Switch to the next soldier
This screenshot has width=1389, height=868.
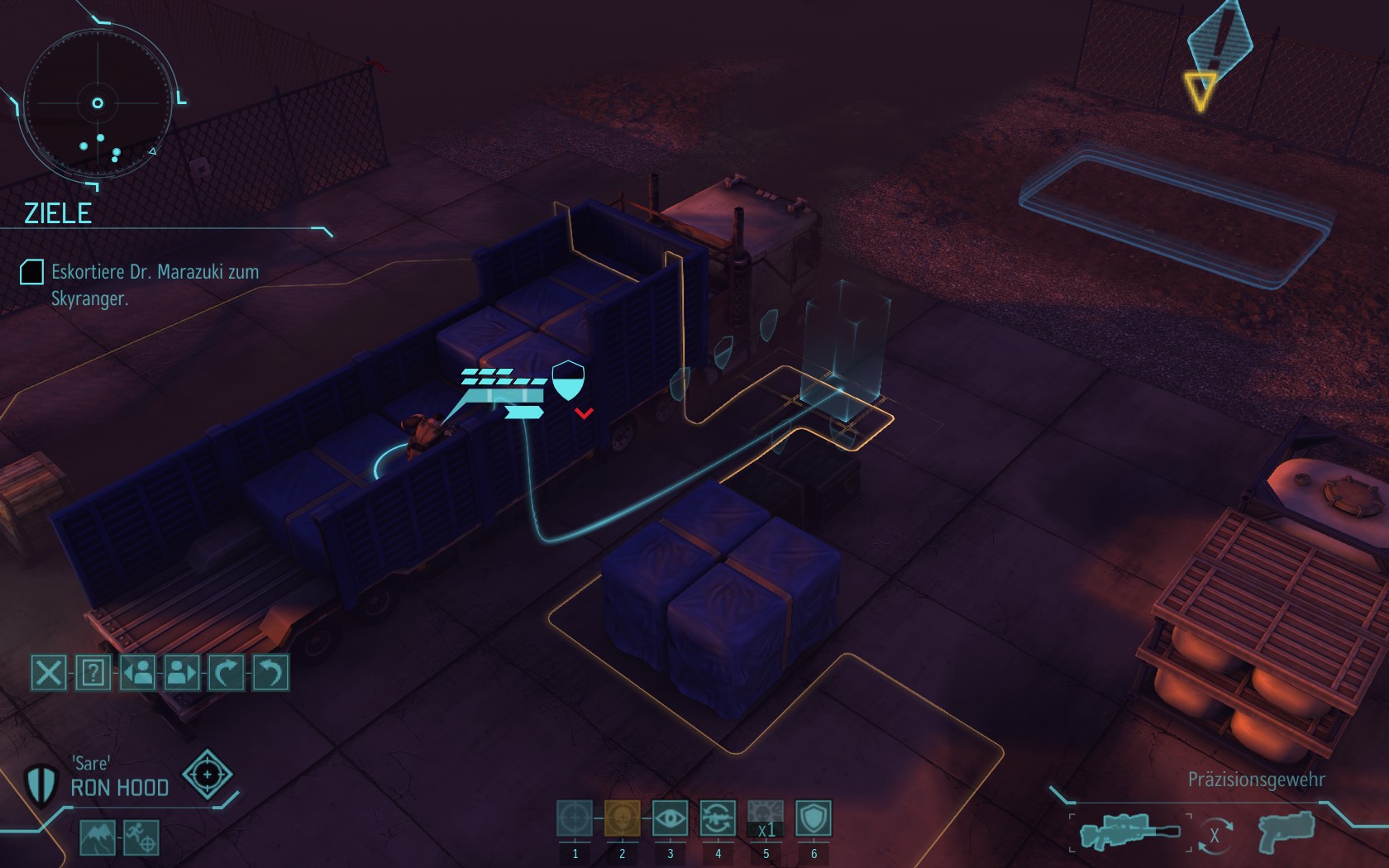(182, 673)
